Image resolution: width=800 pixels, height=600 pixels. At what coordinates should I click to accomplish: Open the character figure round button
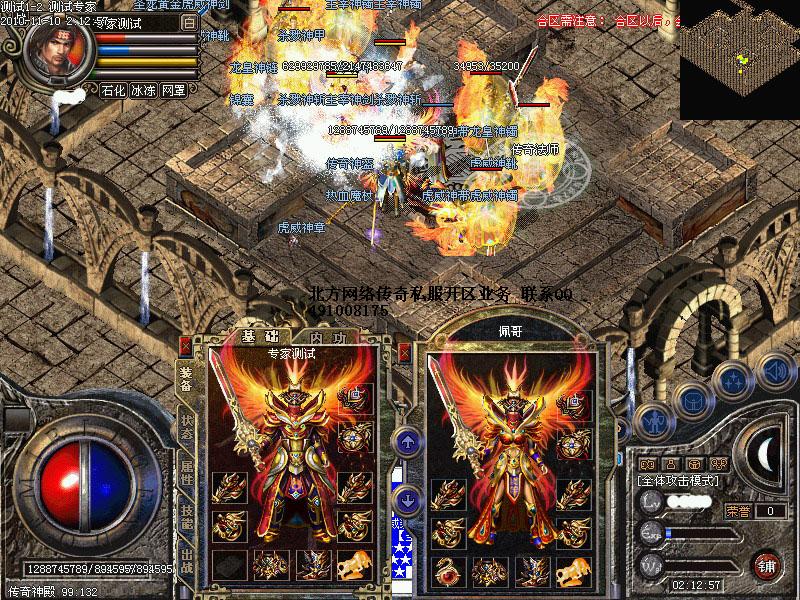(x=653, y=421)
